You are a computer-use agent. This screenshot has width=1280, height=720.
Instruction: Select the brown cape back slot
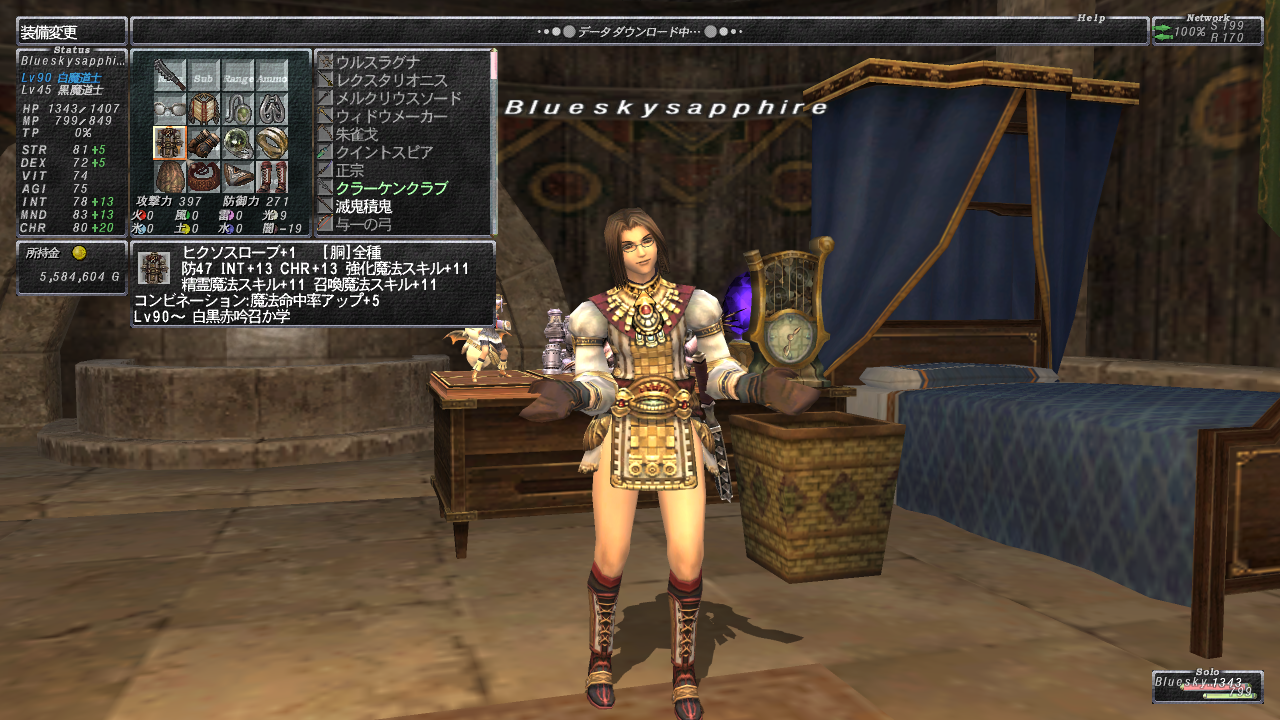click(170, 176)
